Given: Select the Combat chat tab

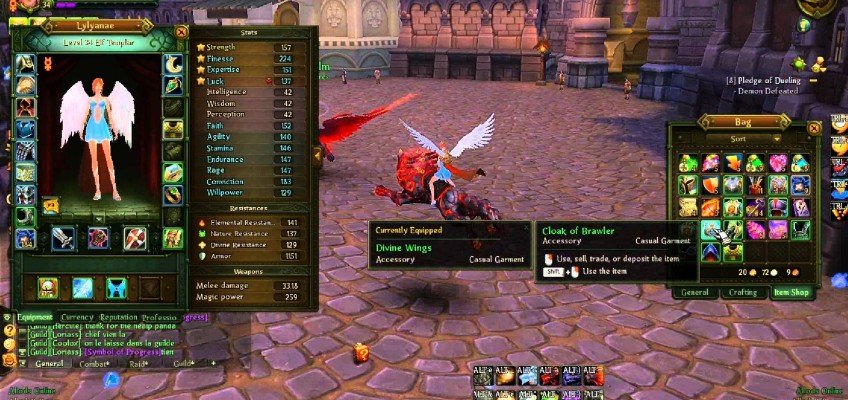Looking at the screenshot, I should [x=93, y=364].
